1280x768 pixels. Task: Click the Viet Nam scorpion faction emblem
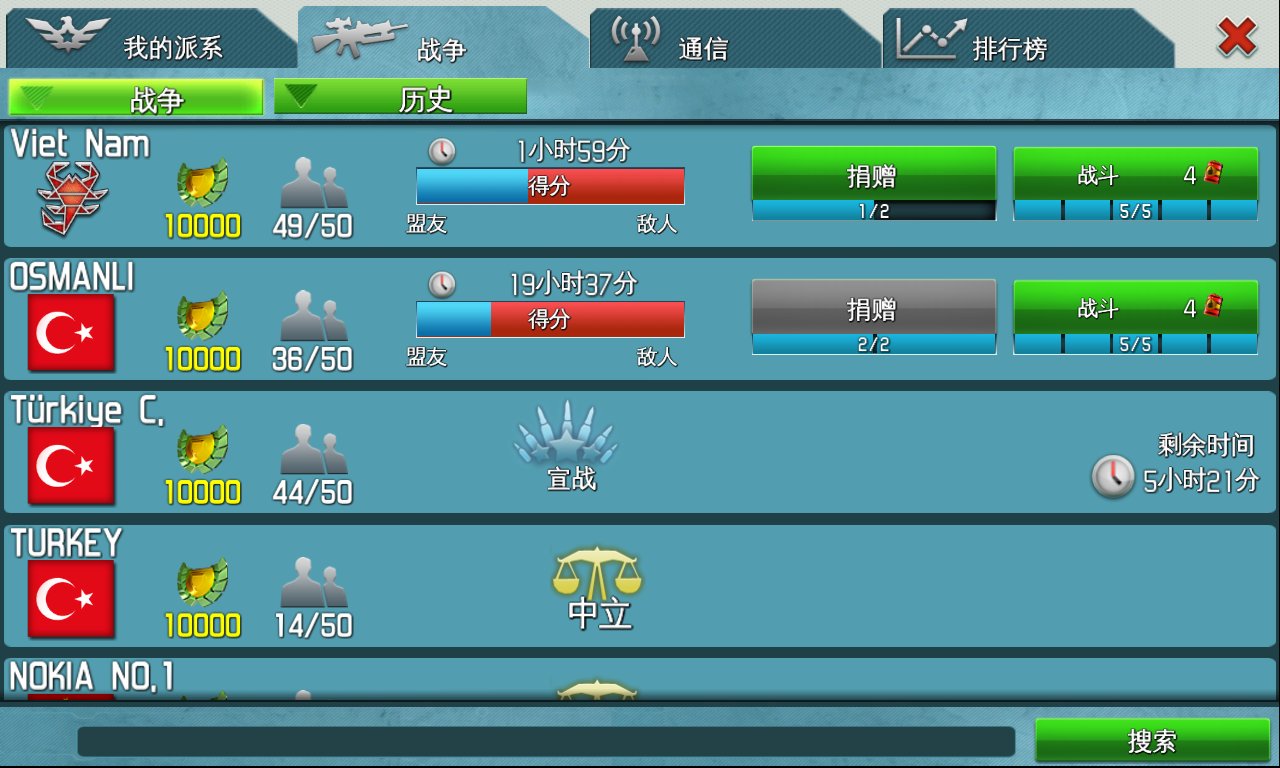click(68, 189)
